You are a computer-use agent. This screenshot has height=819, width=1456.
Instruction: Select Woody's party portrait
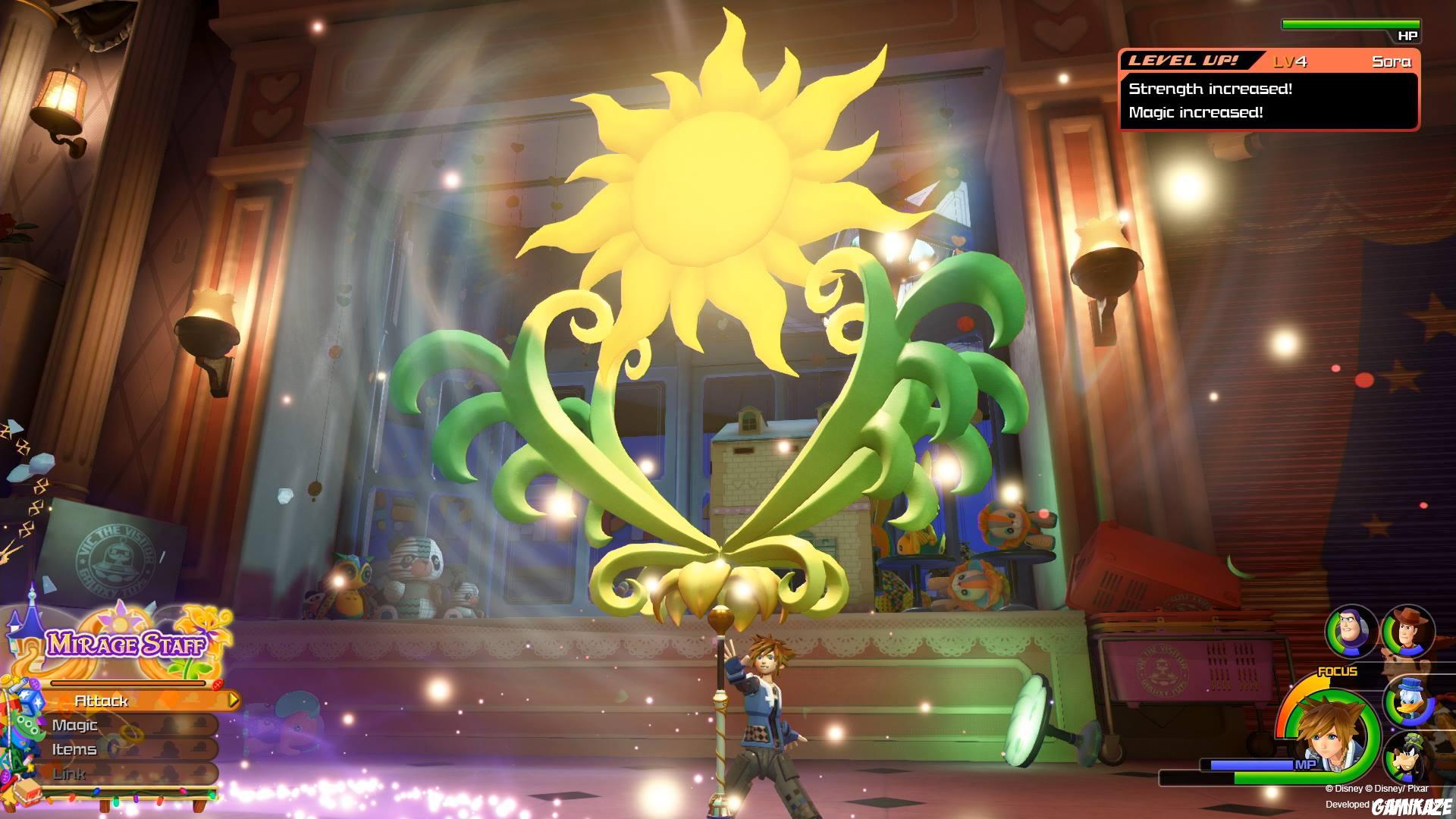click(x=1408, y=632)
